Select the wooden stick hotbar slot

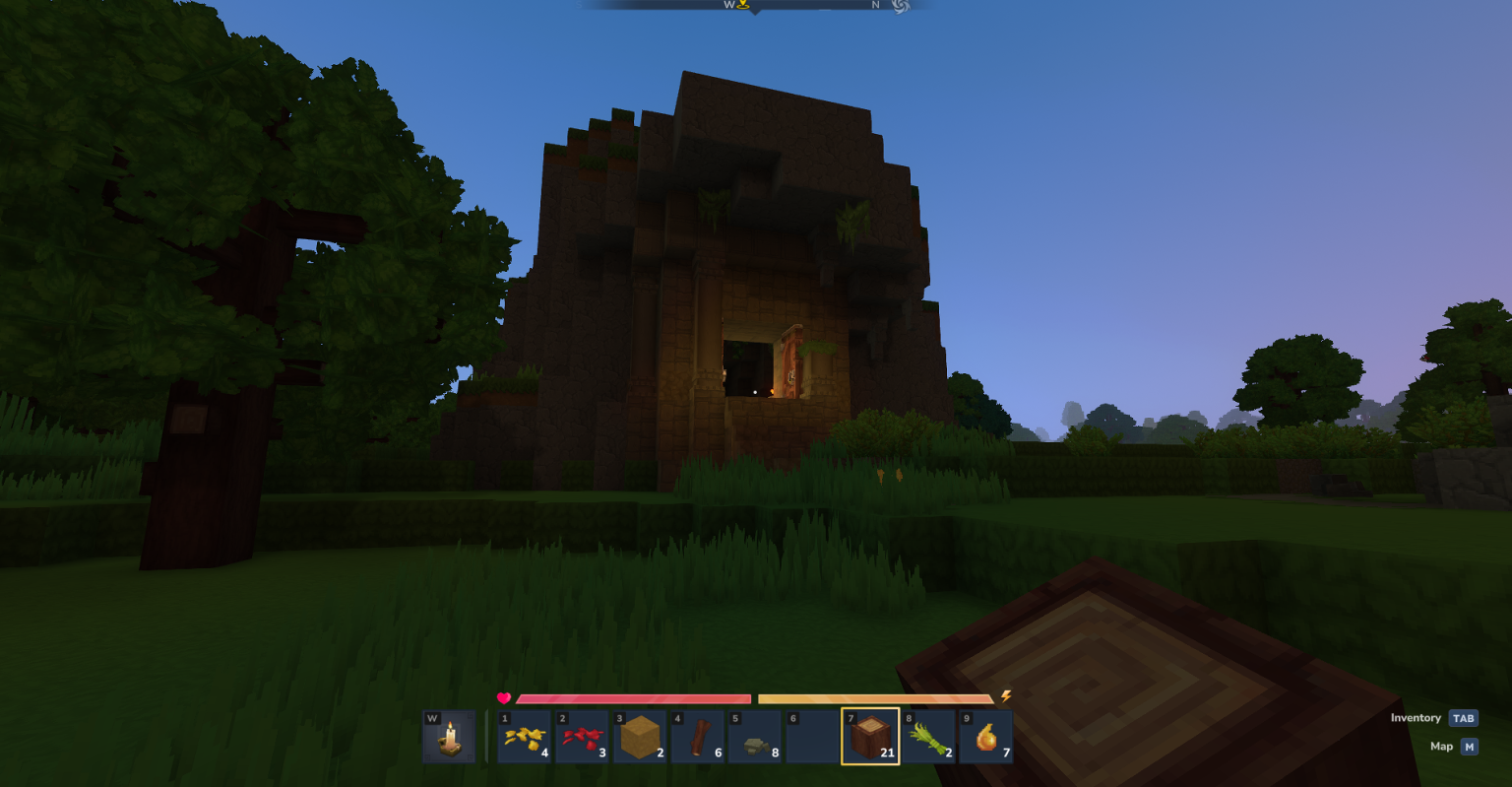[x=697, y=737]
